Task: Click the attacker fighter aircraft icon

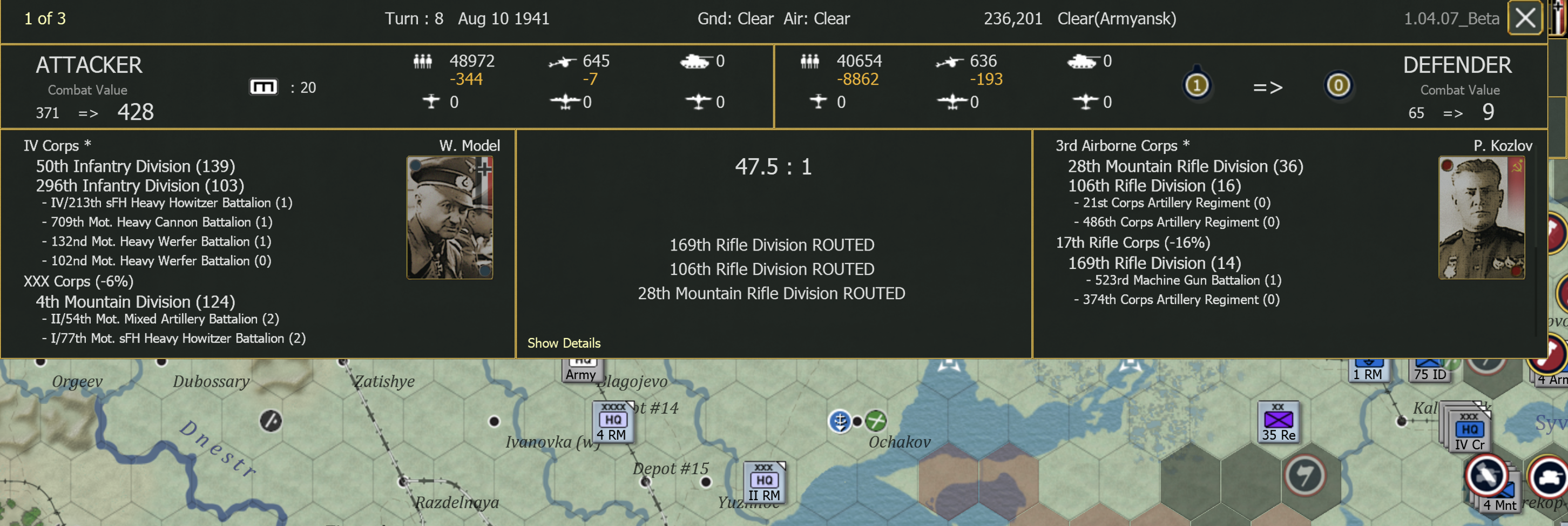Action: click(430, 102)
